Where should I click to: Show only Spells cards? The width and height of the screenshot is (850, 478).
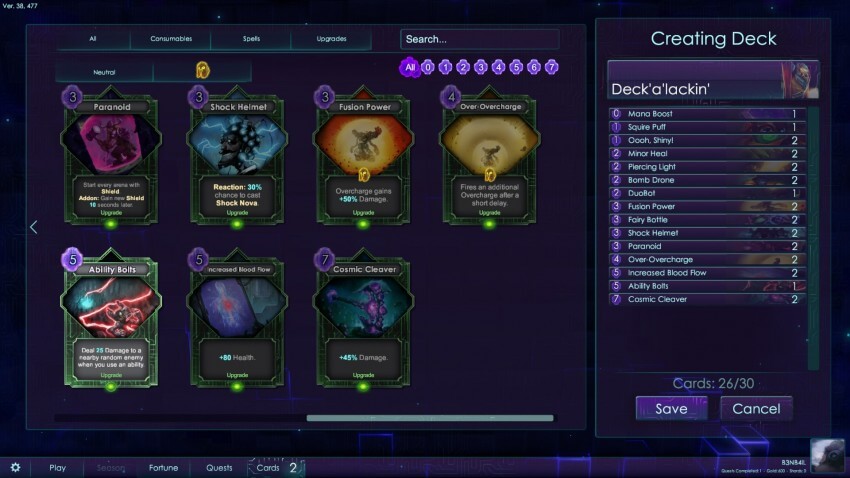click(251, 39)
